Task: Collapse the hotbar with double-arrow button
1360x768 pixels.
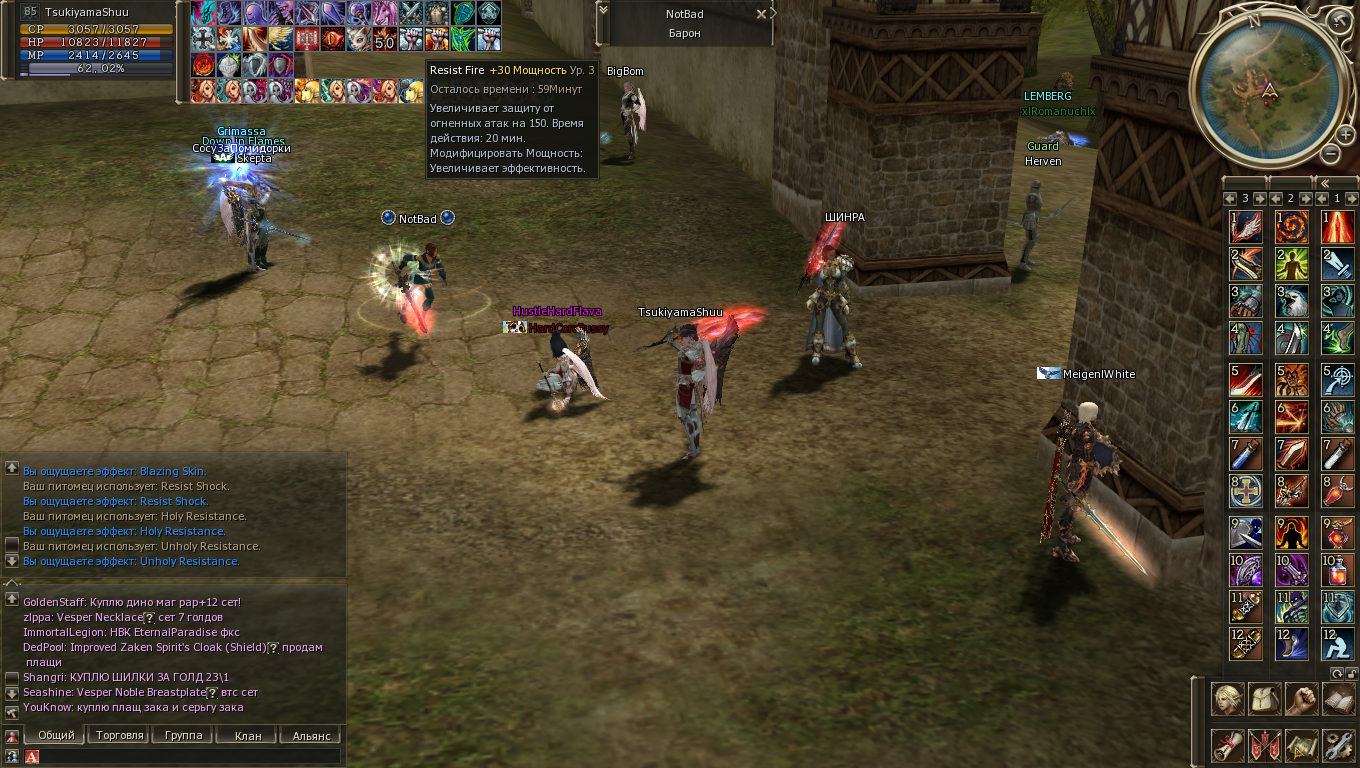Action: [x=1324, y=184]
